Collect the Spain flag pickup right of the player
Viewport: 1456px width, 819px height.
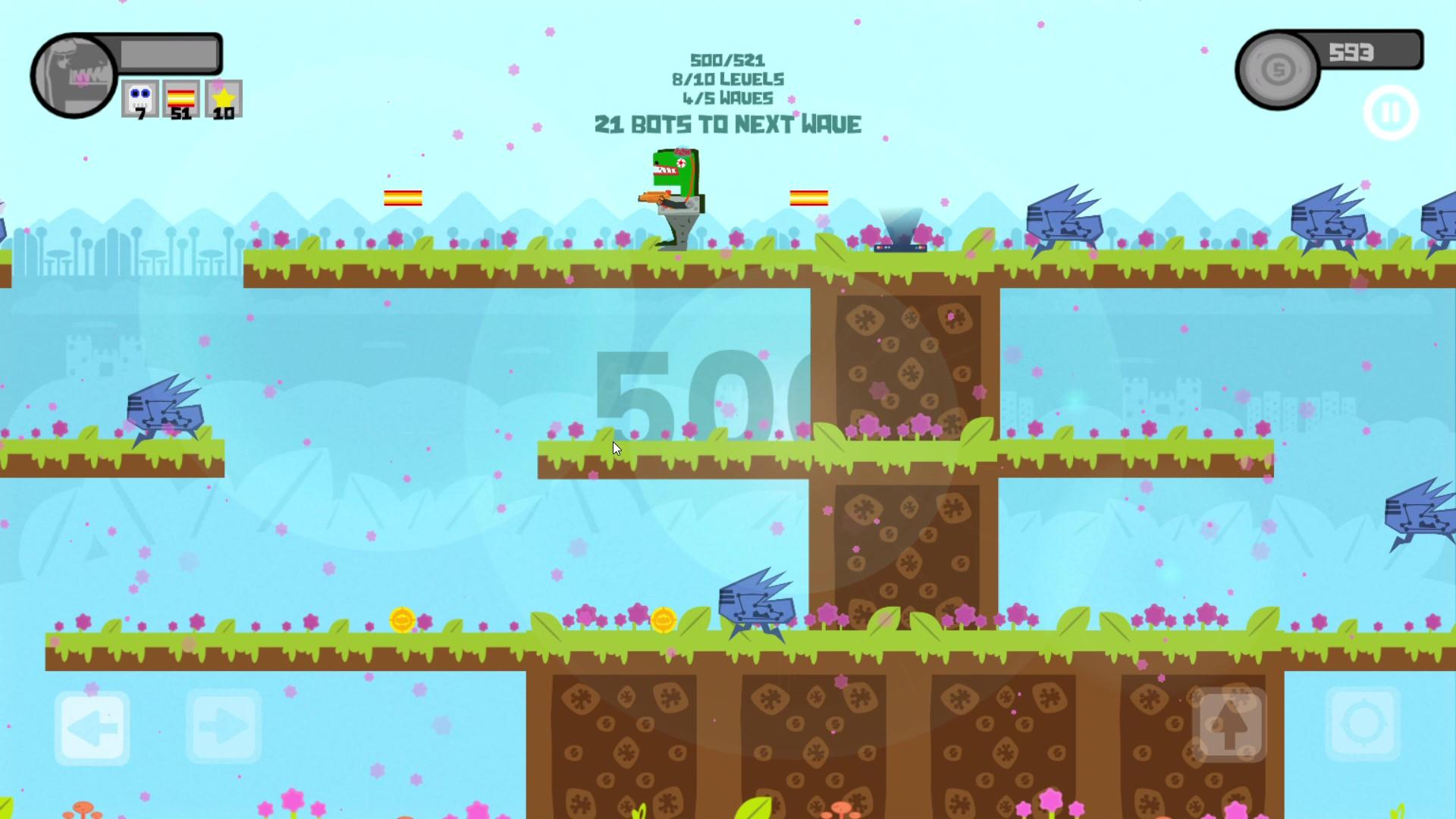coord(810,199)
